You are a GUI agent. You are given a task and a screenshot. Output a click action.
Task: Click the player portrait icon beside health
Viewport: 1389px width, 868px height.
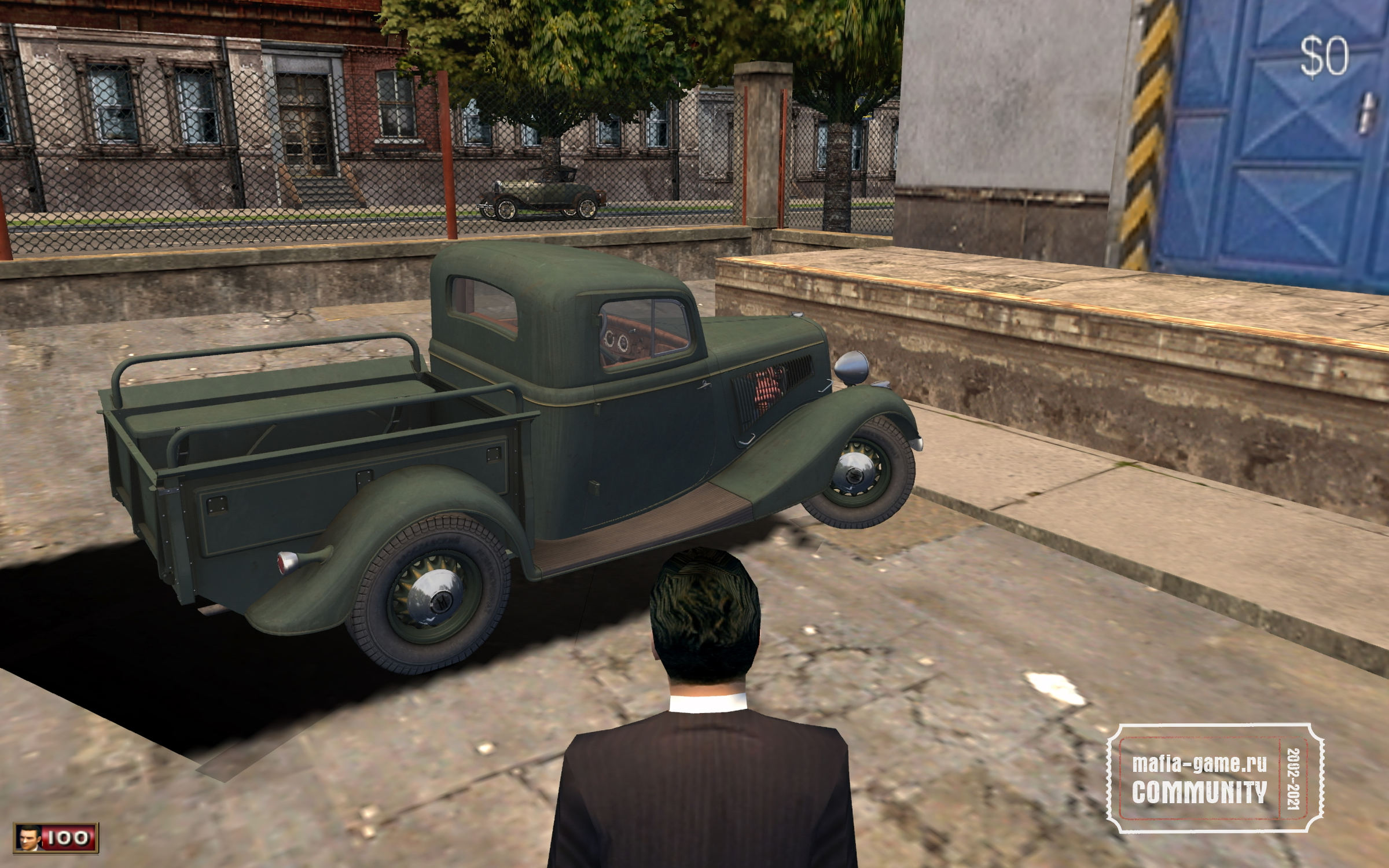(29, 838)
